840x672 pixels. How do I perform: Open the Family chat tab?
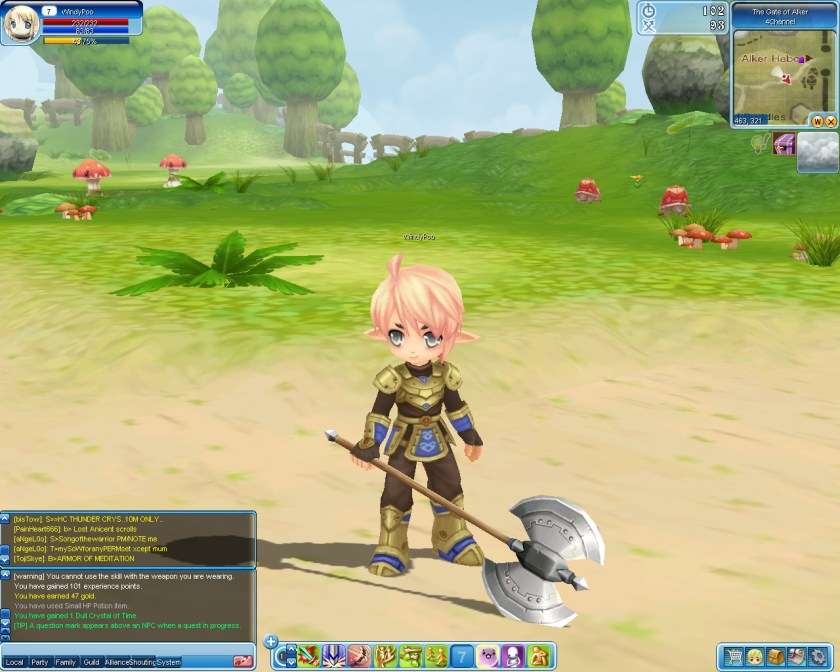click(x=66, y=662)
